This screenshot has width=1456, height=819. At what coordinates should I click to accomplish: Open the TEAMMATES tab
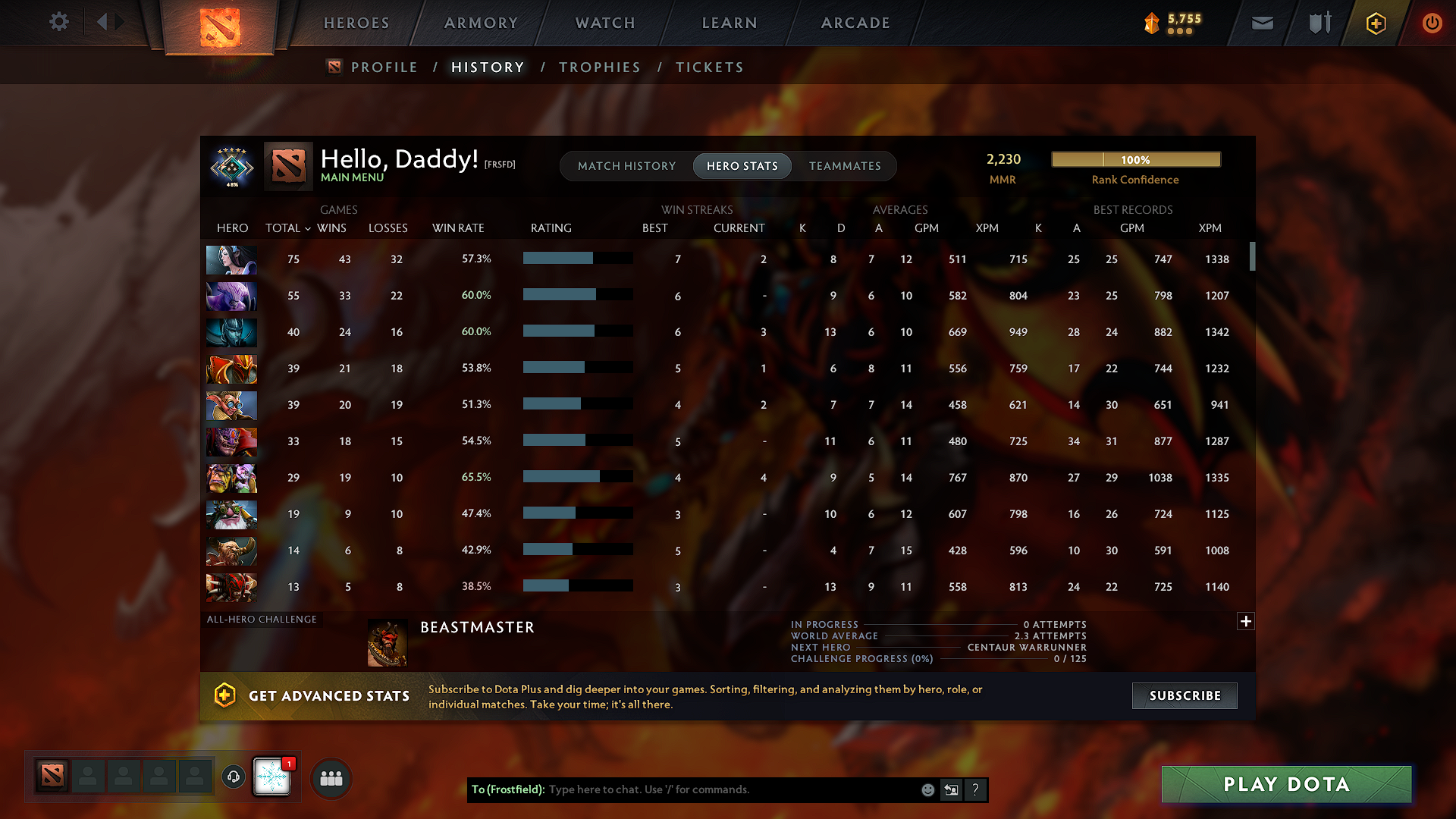click(845, 166)
